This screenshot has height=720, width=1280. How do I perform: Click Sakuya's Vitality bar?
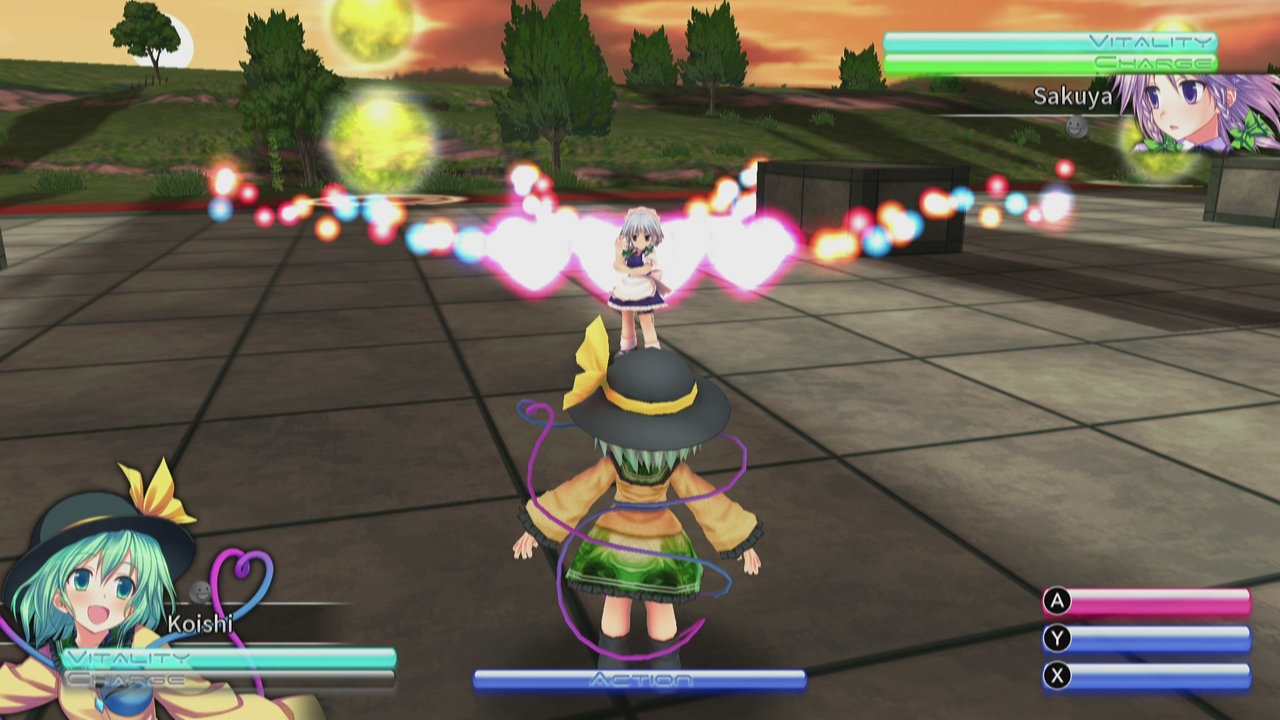(1050, 42)
